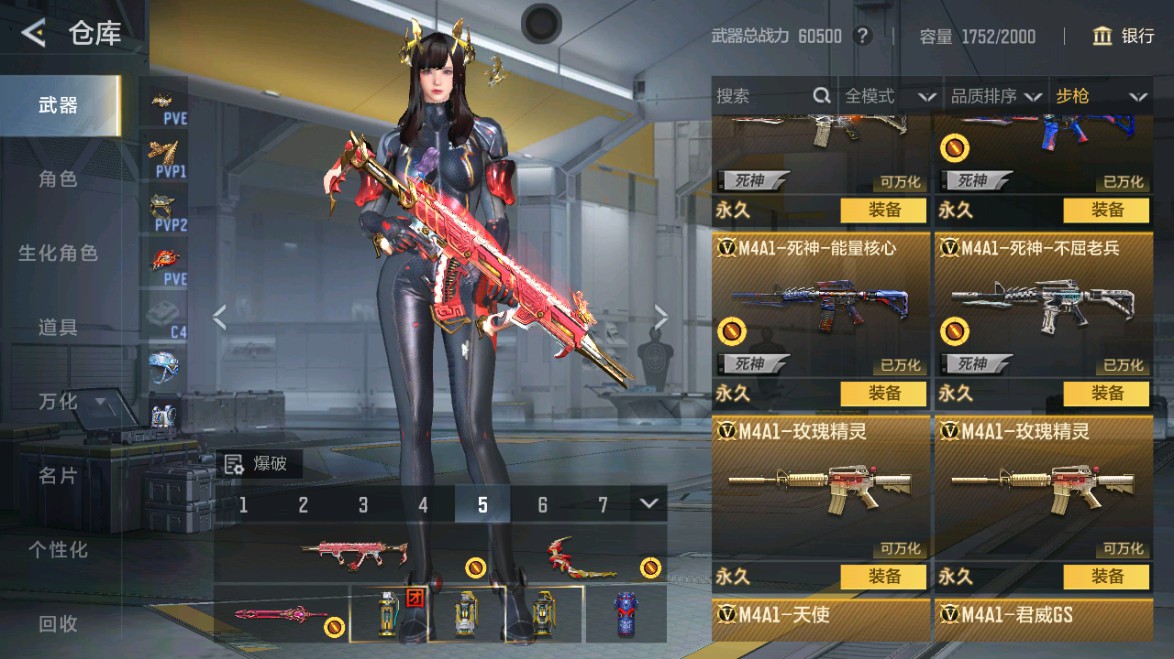Expand the loadout slot list arrow
This screenshot has height=659, width=1174.
pos(650,503)
